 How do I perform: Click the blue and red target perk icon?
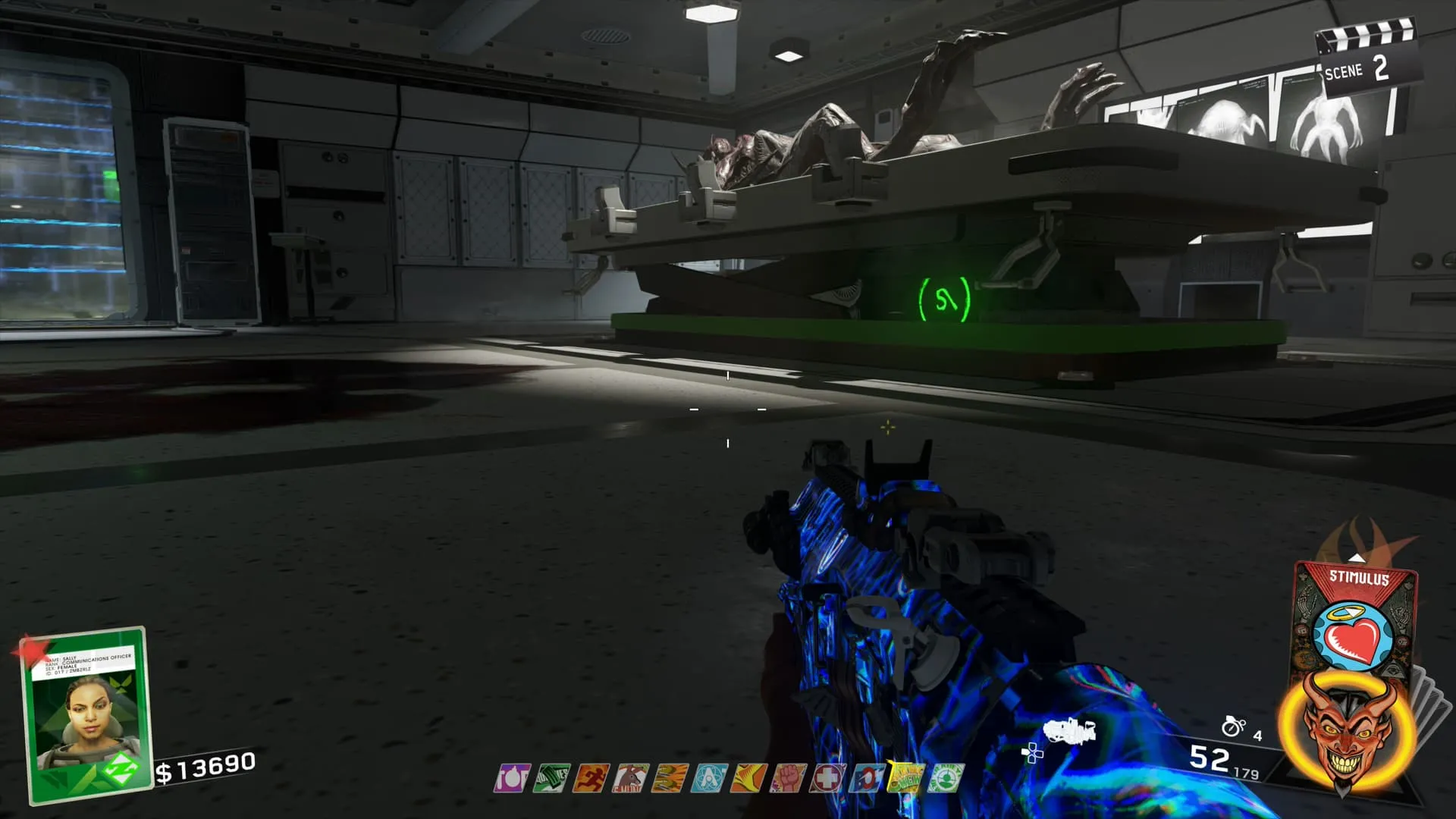coord(867,778)
